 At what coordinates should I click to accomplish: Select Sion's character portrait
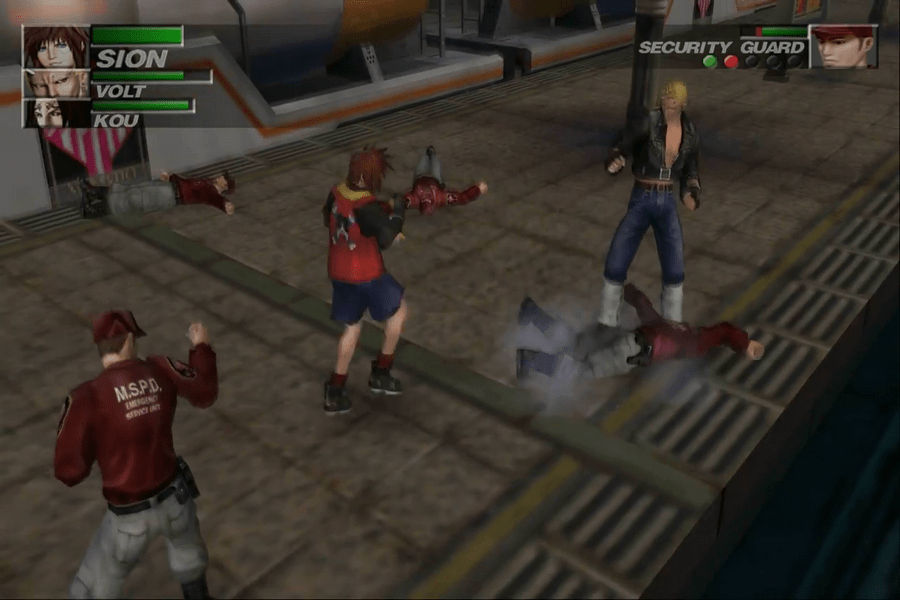point(56,48)
